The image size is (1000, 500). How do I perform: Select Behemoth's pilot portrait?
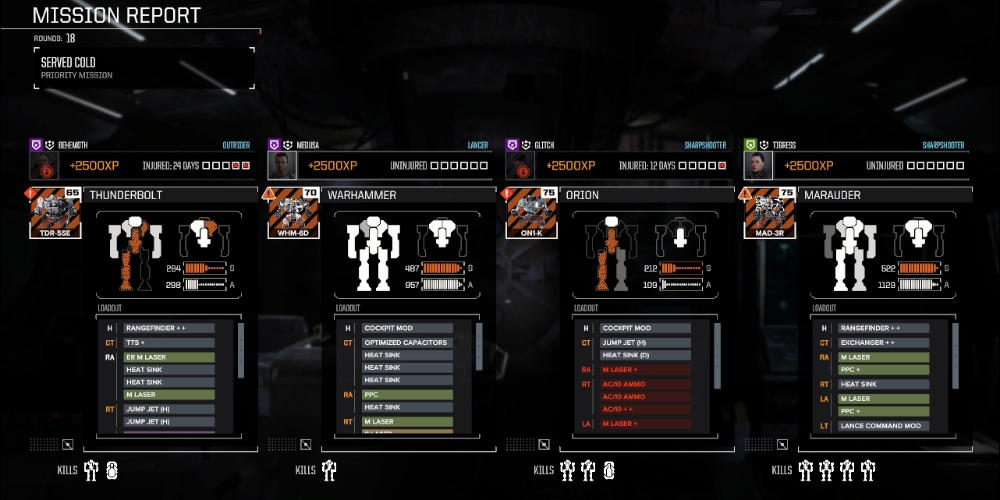(44, 165)
